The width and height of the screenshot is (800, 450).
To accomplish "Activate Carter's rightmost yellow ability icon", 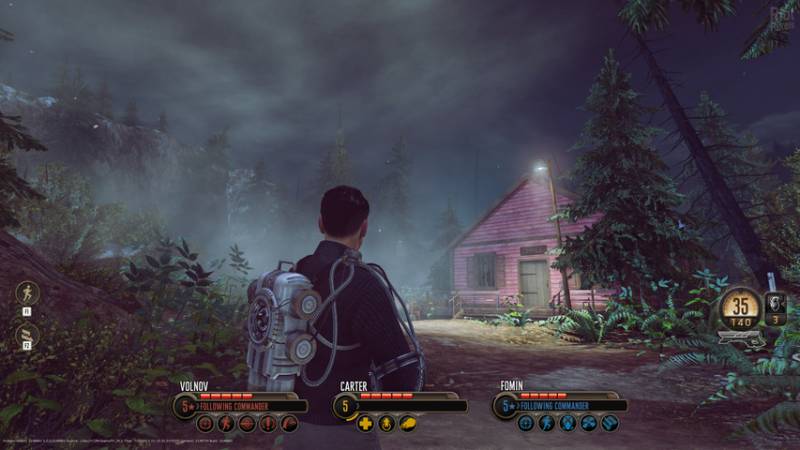I will click(407, 423).
